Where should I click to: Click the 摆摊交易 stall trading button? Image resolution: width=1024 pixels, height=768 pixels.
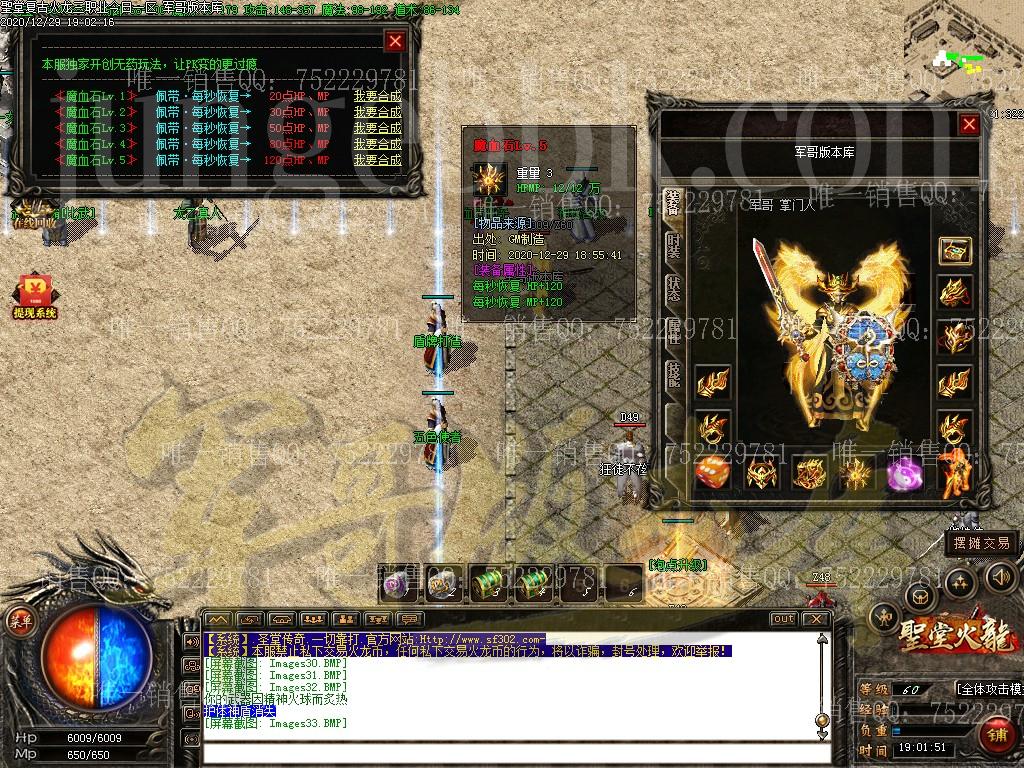pyautogui.click(x=981, y=544)
